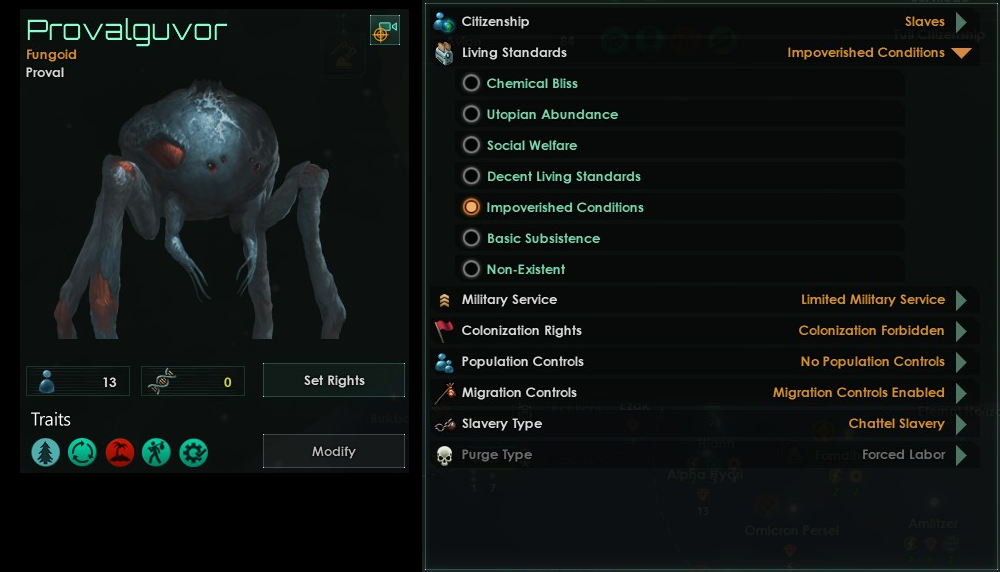Expand Population Controls setting
The image size is (1000, 572).
coord(961,362)
